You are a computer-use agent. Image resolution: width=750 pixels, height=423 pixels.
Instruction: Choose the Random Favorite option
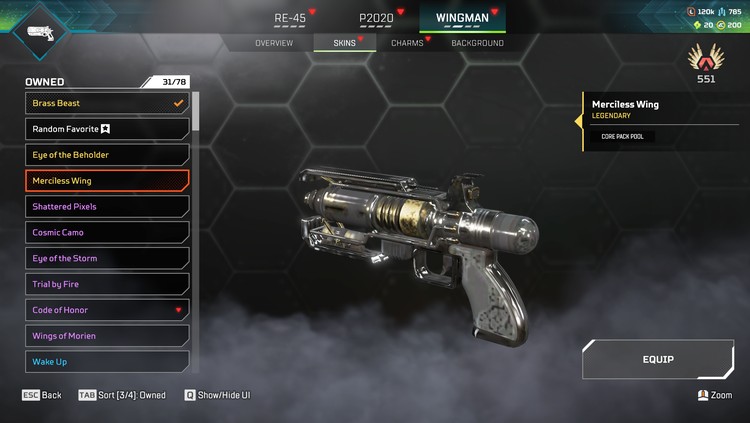tap(107, 129)
